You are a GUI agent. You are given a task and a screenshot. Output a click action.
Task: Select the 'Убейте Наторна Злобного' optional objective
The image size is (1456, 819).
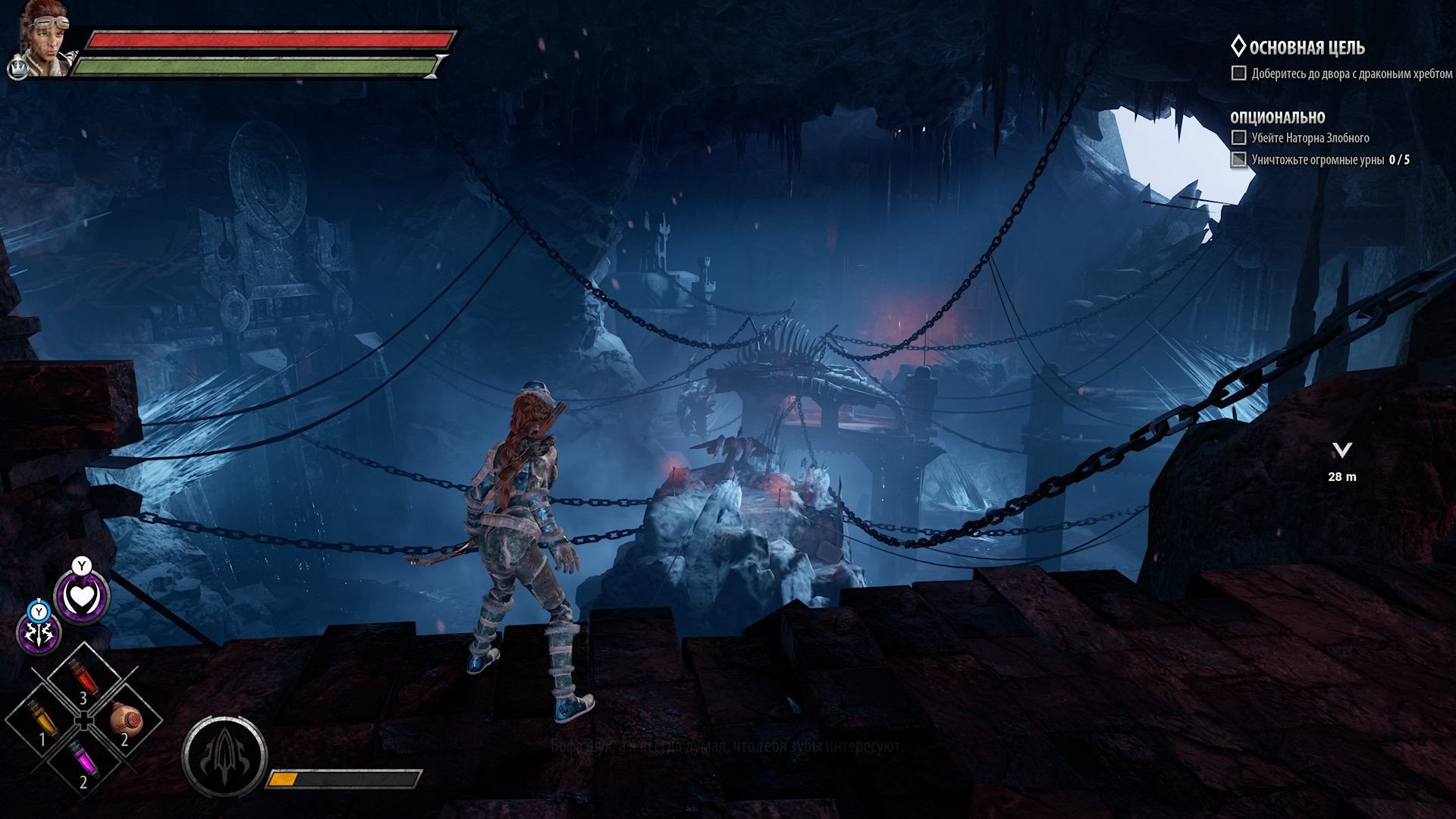click(1310, 138)
